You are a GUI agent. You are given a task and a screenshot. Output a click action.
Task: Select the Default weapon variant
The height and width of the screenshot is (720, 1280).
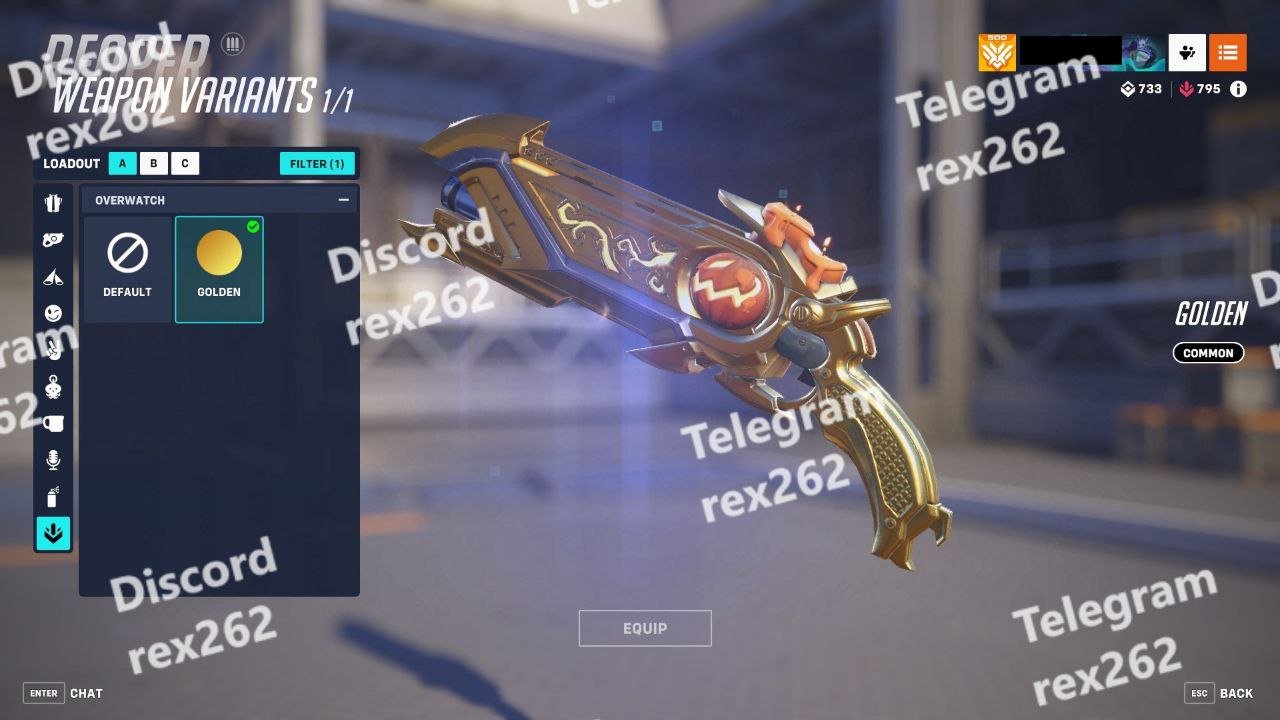pyautogui.click(x=128, y=269)
